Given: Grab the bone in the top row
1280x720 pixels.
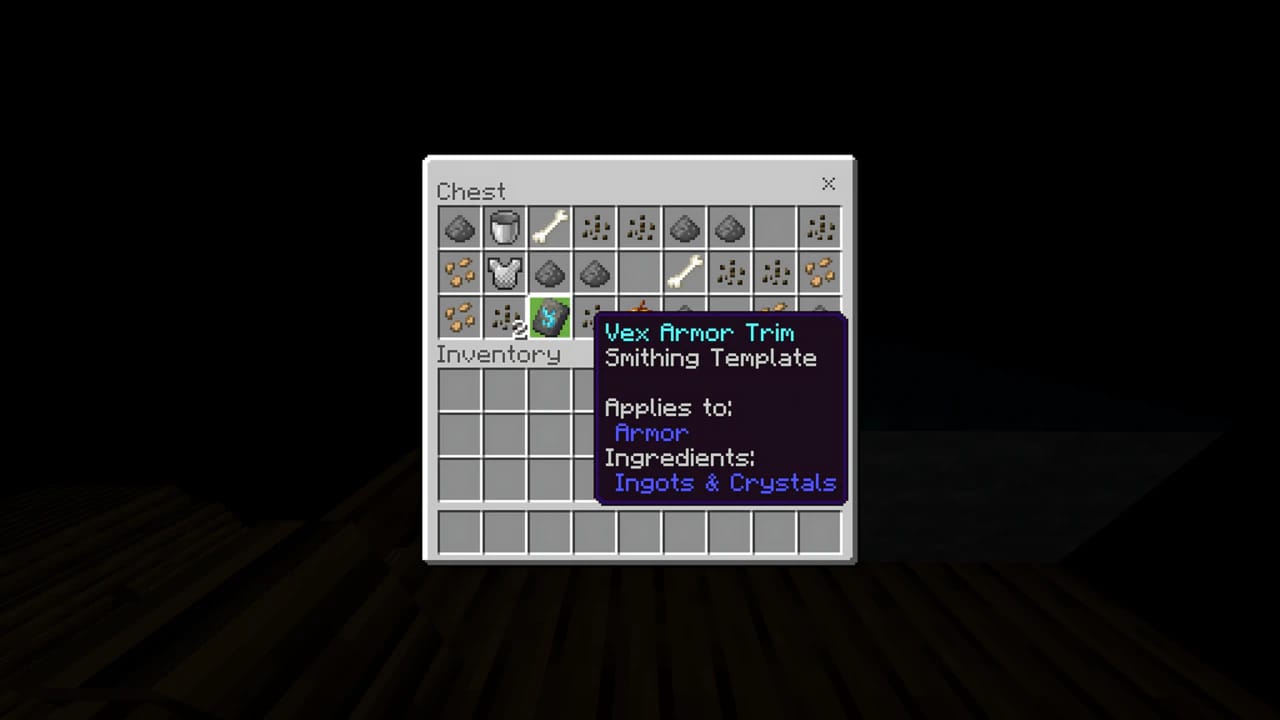Looking at the screenshot, I should [x=549, y=228].
